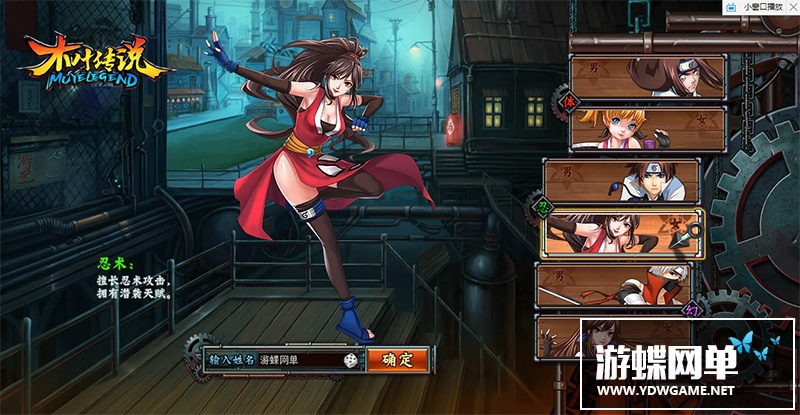Screen dimensions: 800x415
Task: Click the 小窗口播放 mini-window play button
Action: click(764, 7)
